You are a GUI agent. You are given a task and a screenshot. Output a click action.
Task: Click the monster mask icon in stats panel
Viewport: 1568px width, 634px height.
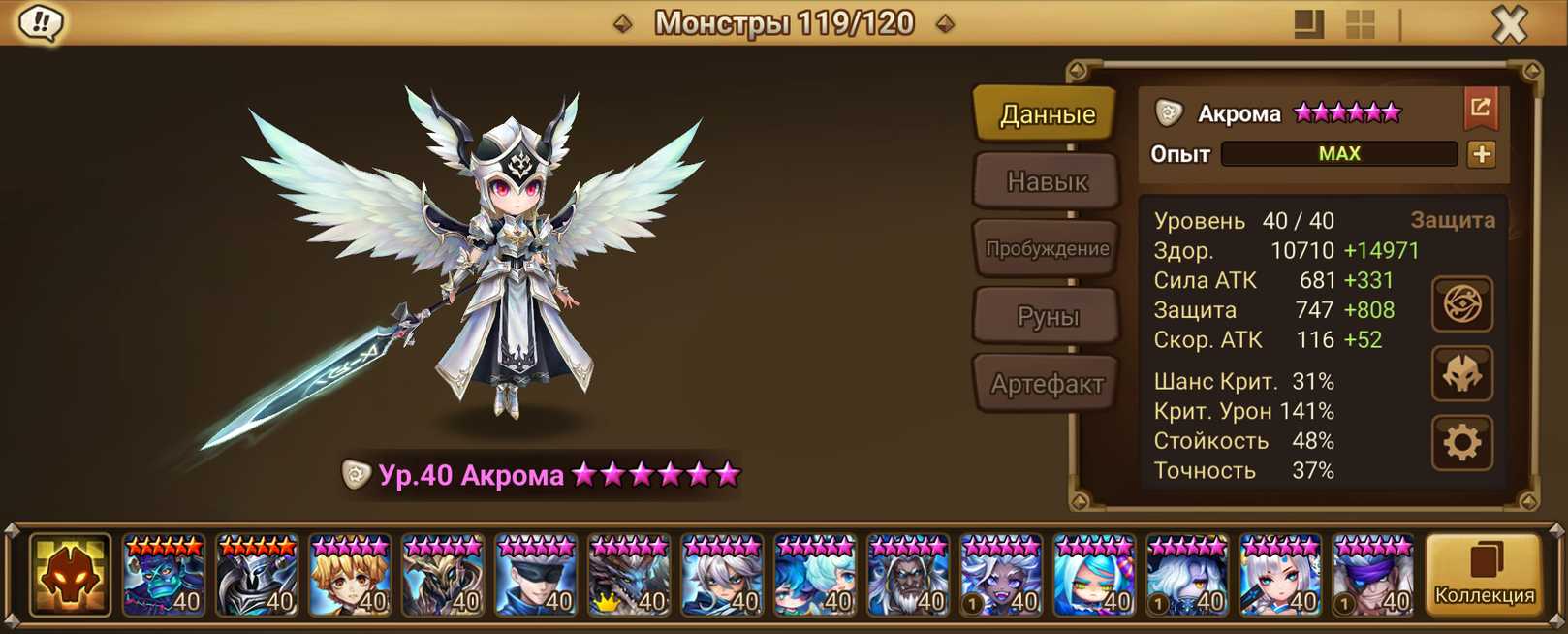[1461, 374]
